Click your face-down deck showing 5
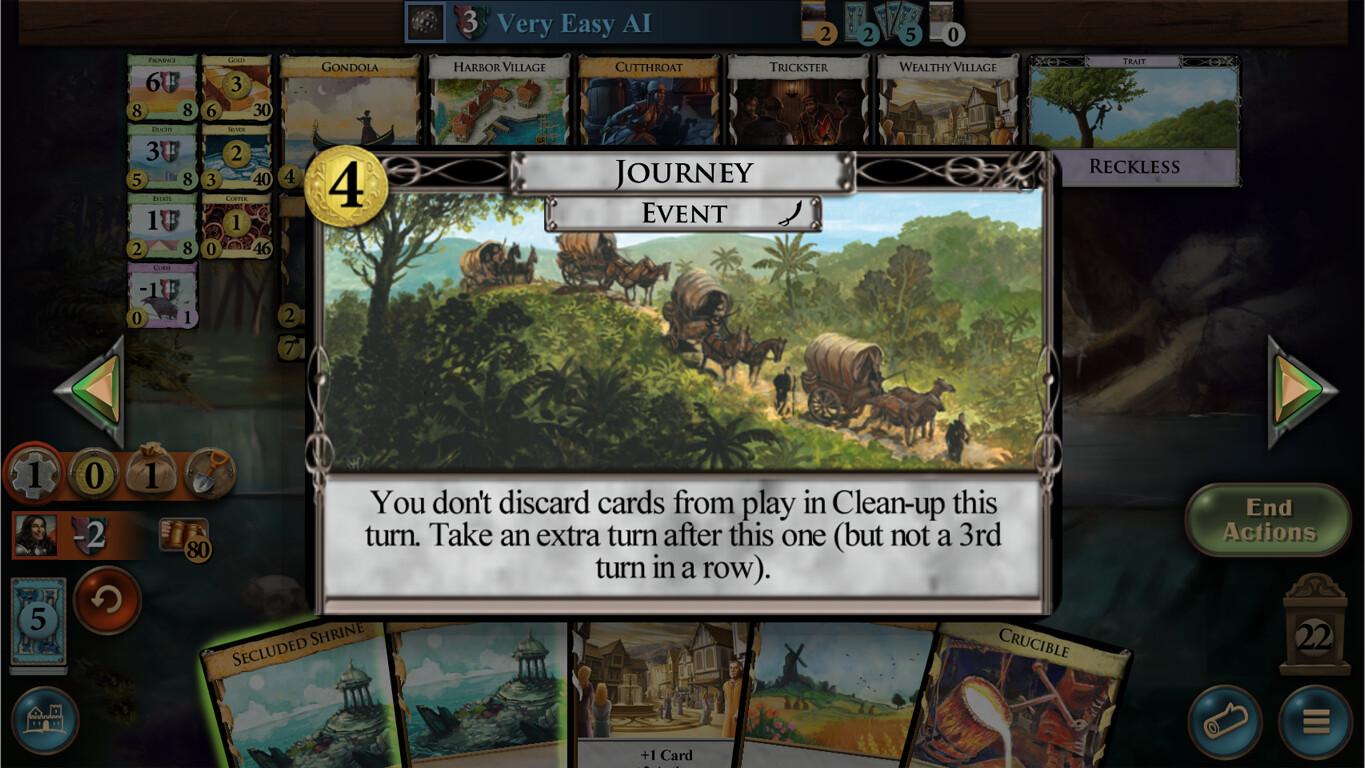Screen dimensions: 1365x768 38,617
